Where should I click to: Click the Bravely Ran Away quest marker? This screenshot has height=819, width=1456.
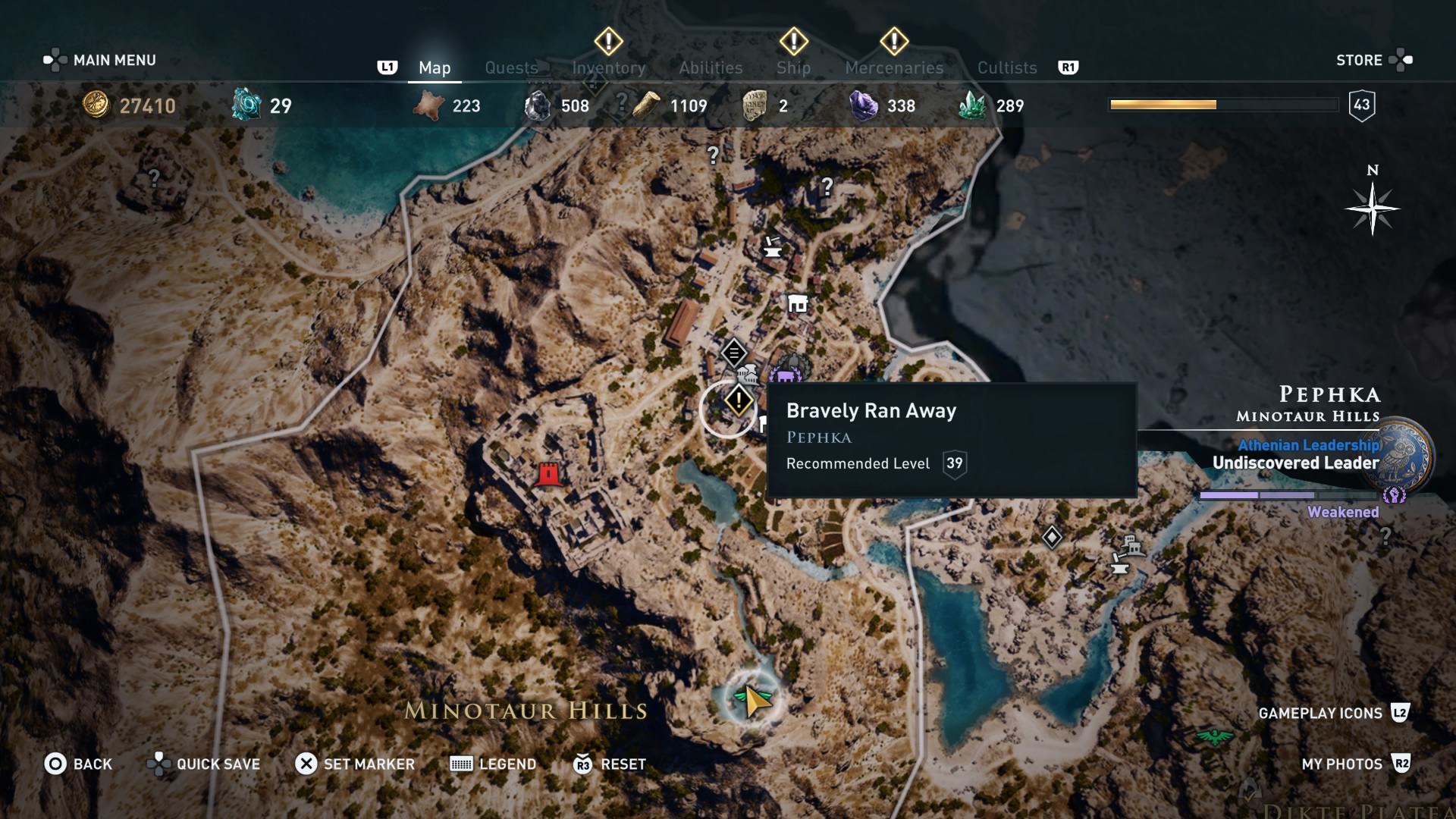click(x=738, y=400)
